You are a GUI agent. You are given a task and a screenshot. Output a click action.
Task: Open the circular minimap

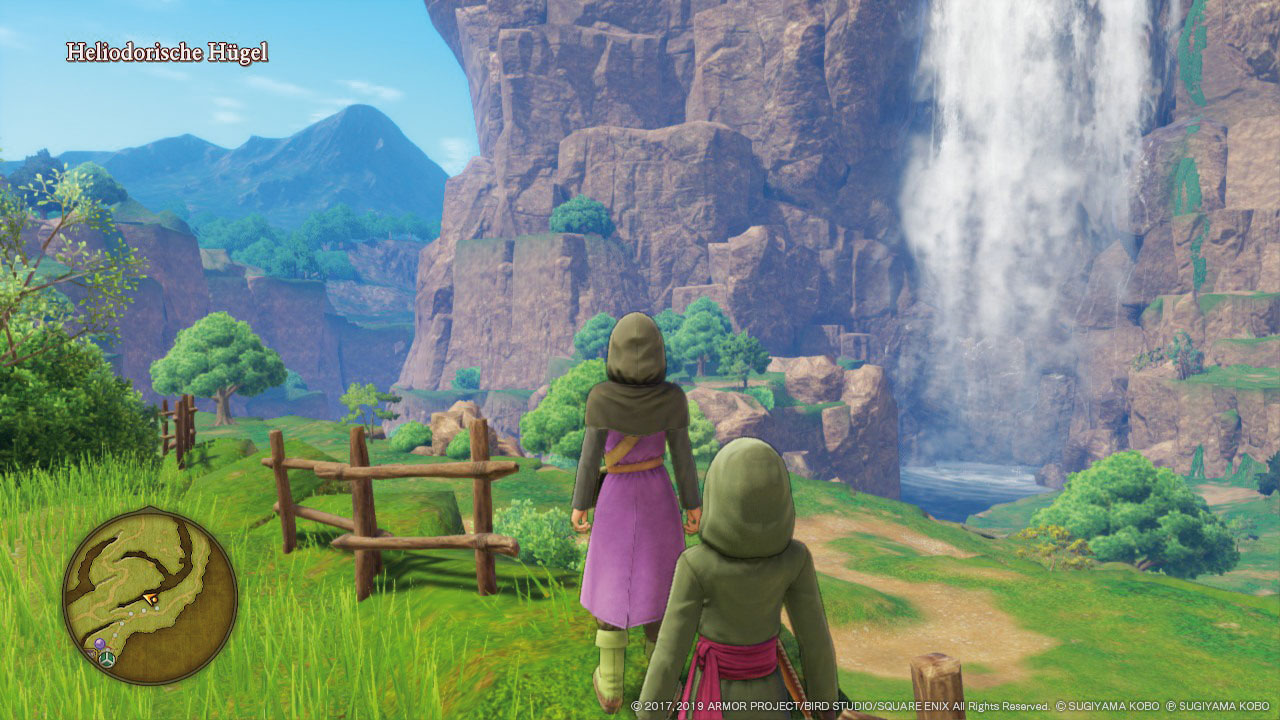150,596
